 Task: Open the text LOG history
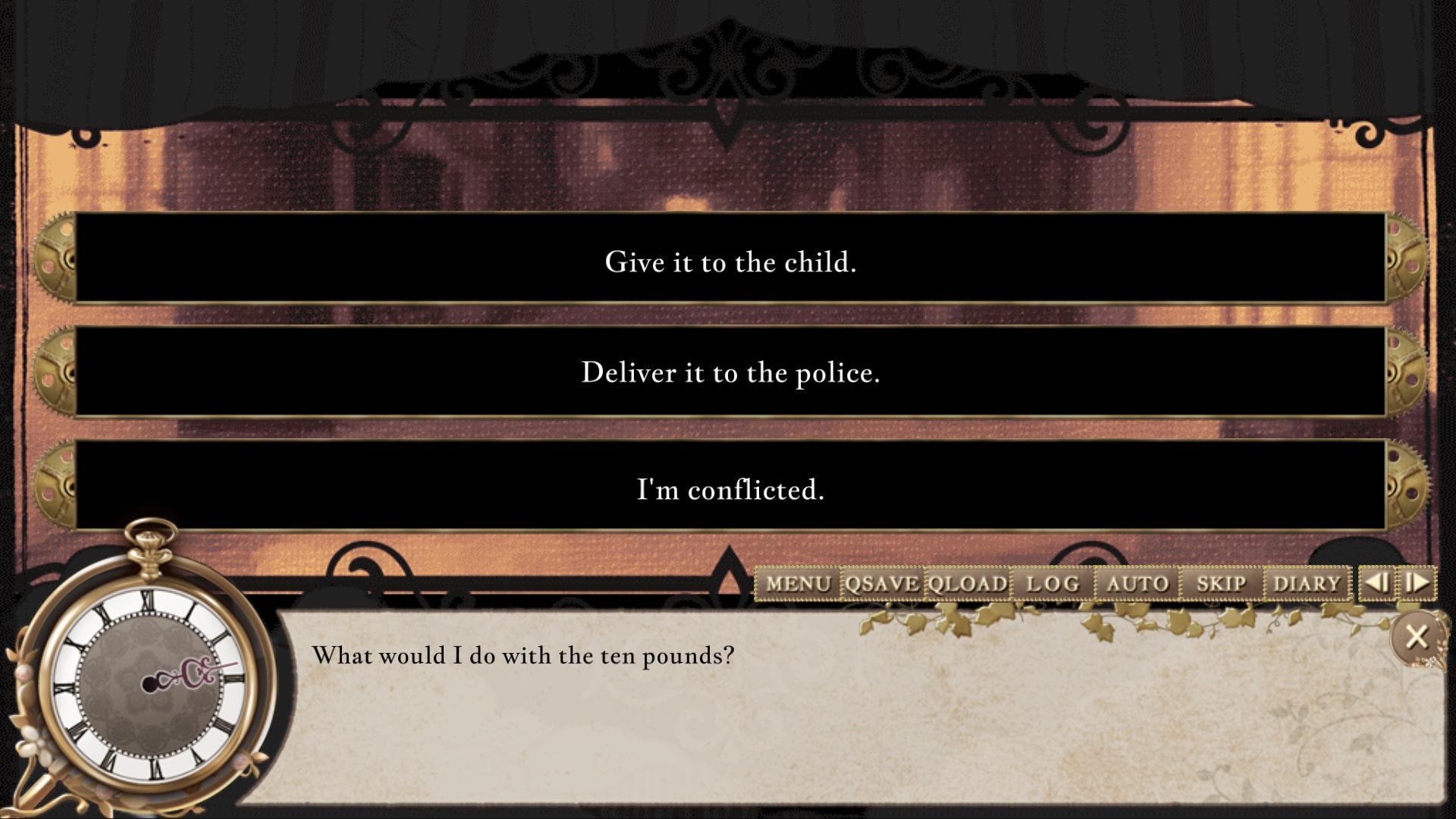tap(1053, 584)
